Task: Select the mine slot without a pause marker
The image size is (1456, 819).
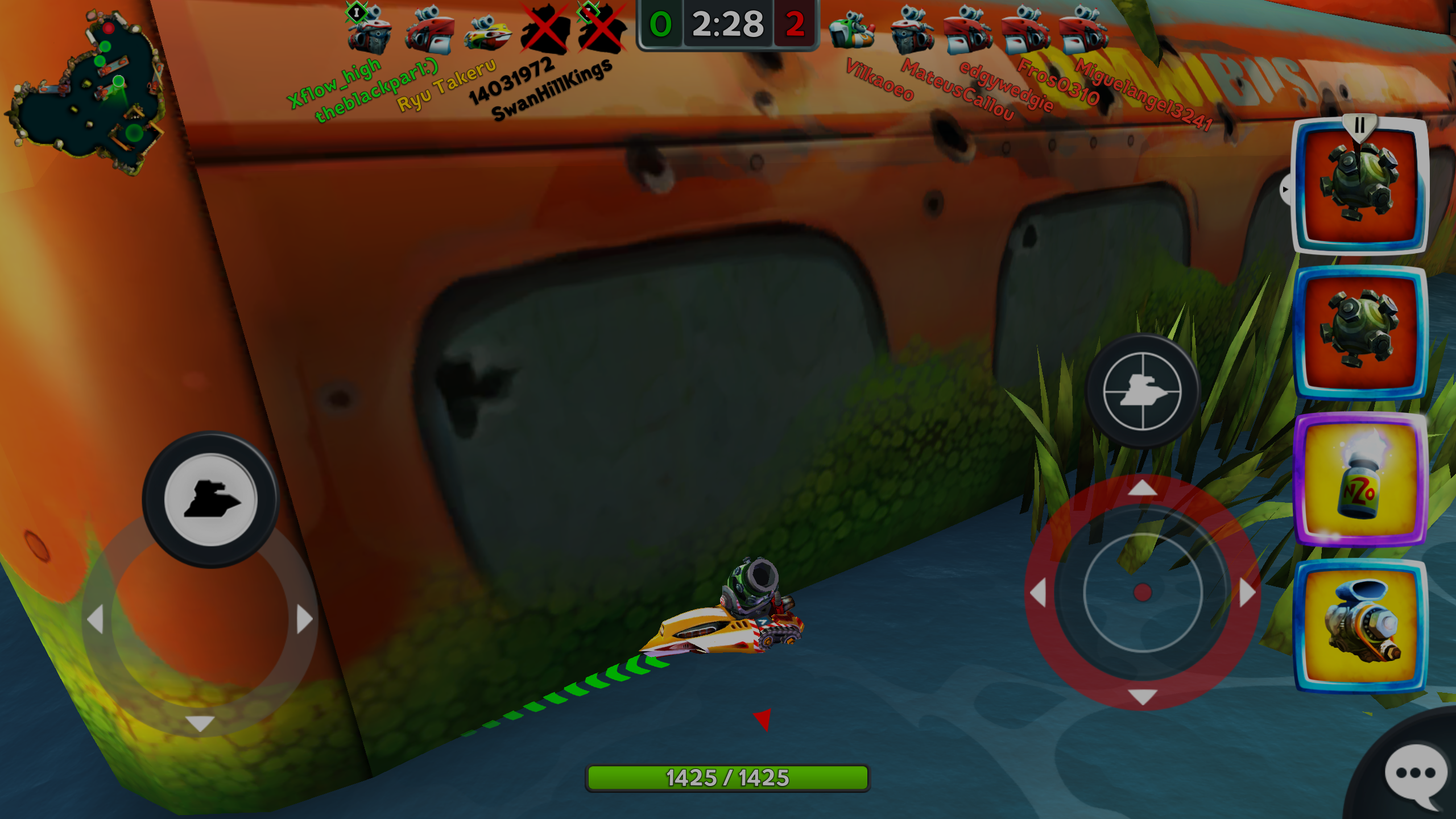Action: [1359, 333]
